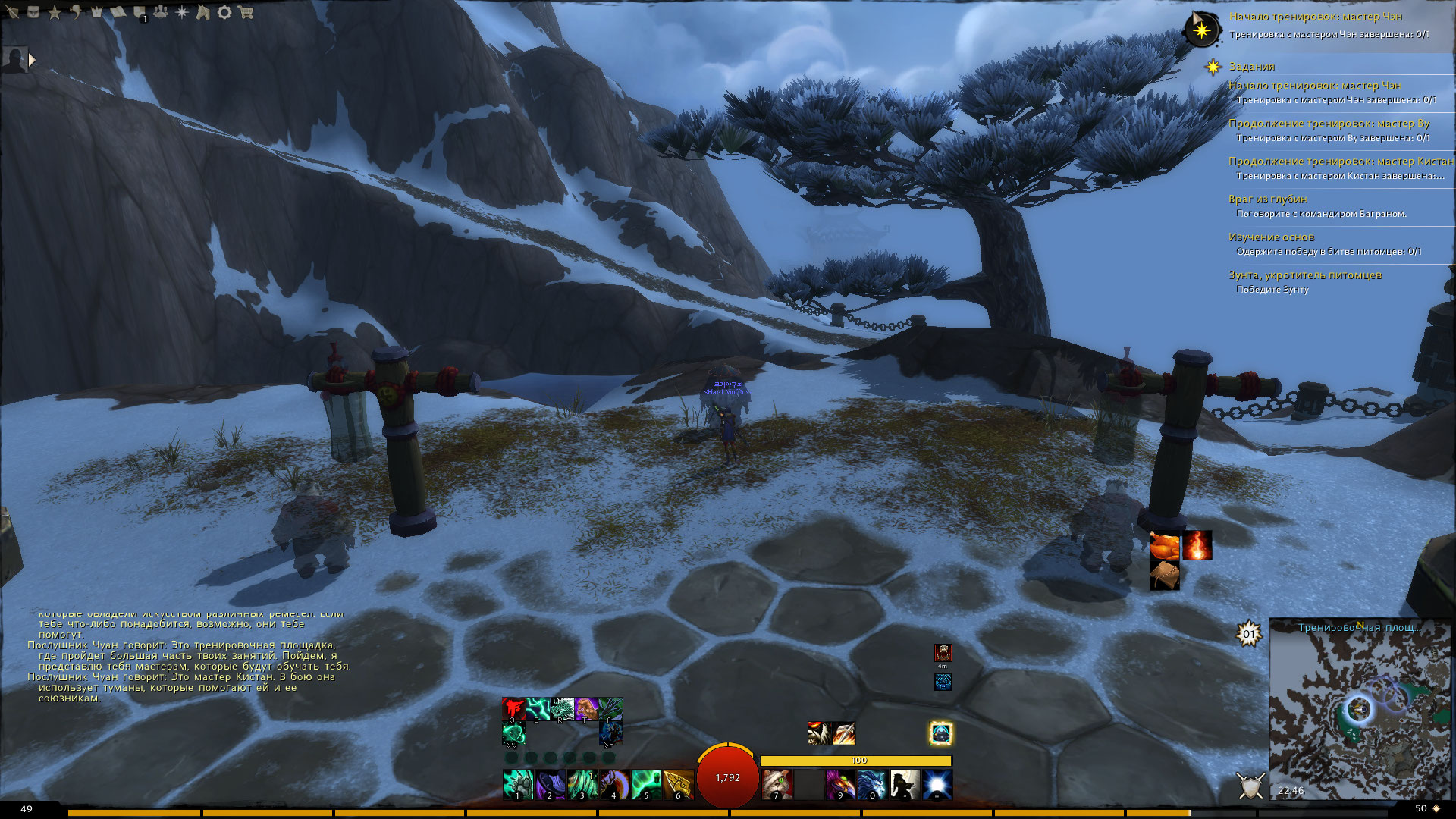The width and height of the screenshot is (1456, 819).
Task: Use the blue wolf ability in slot 0
Action: click(x=872, y=784)
